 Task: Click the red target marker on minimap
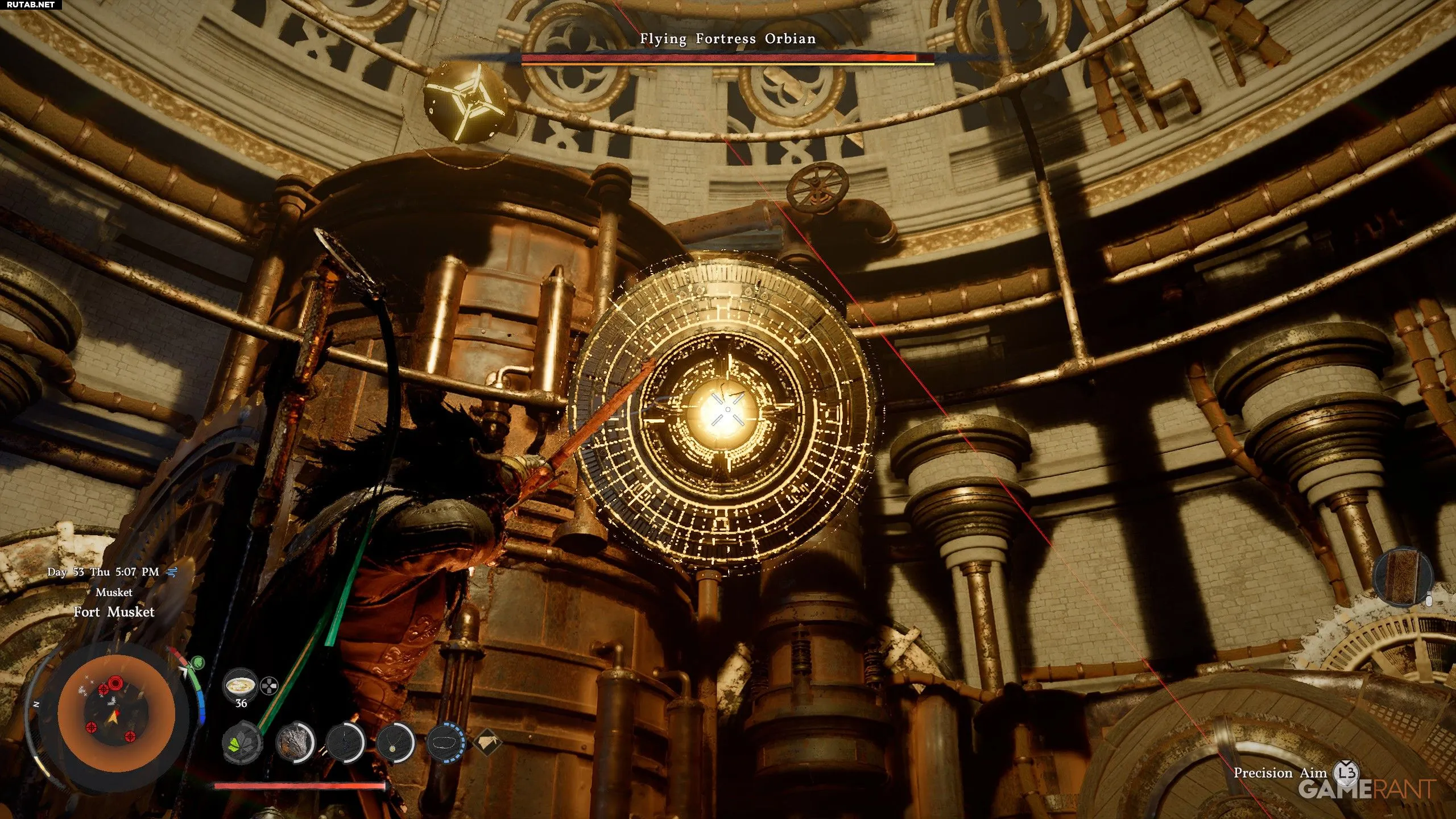tap(115, 681)
